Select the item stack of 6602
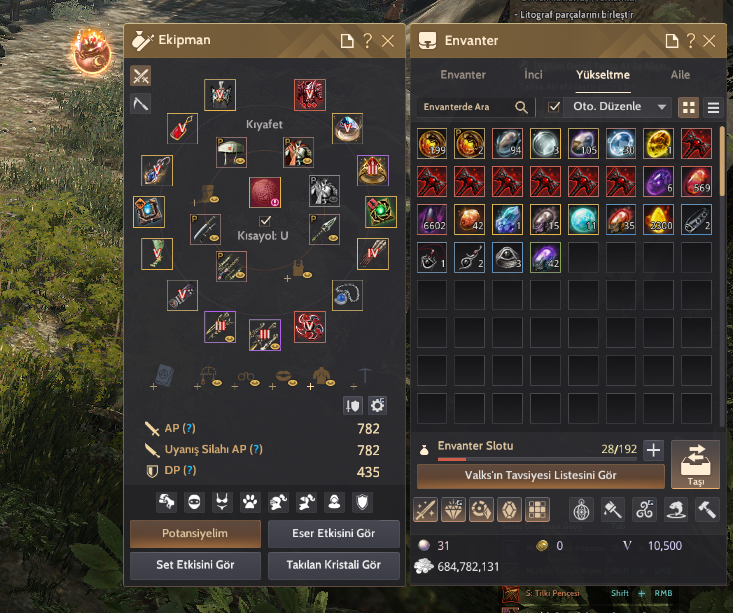Viewport: 733px width, 613px height. click(x=436, y=219)
